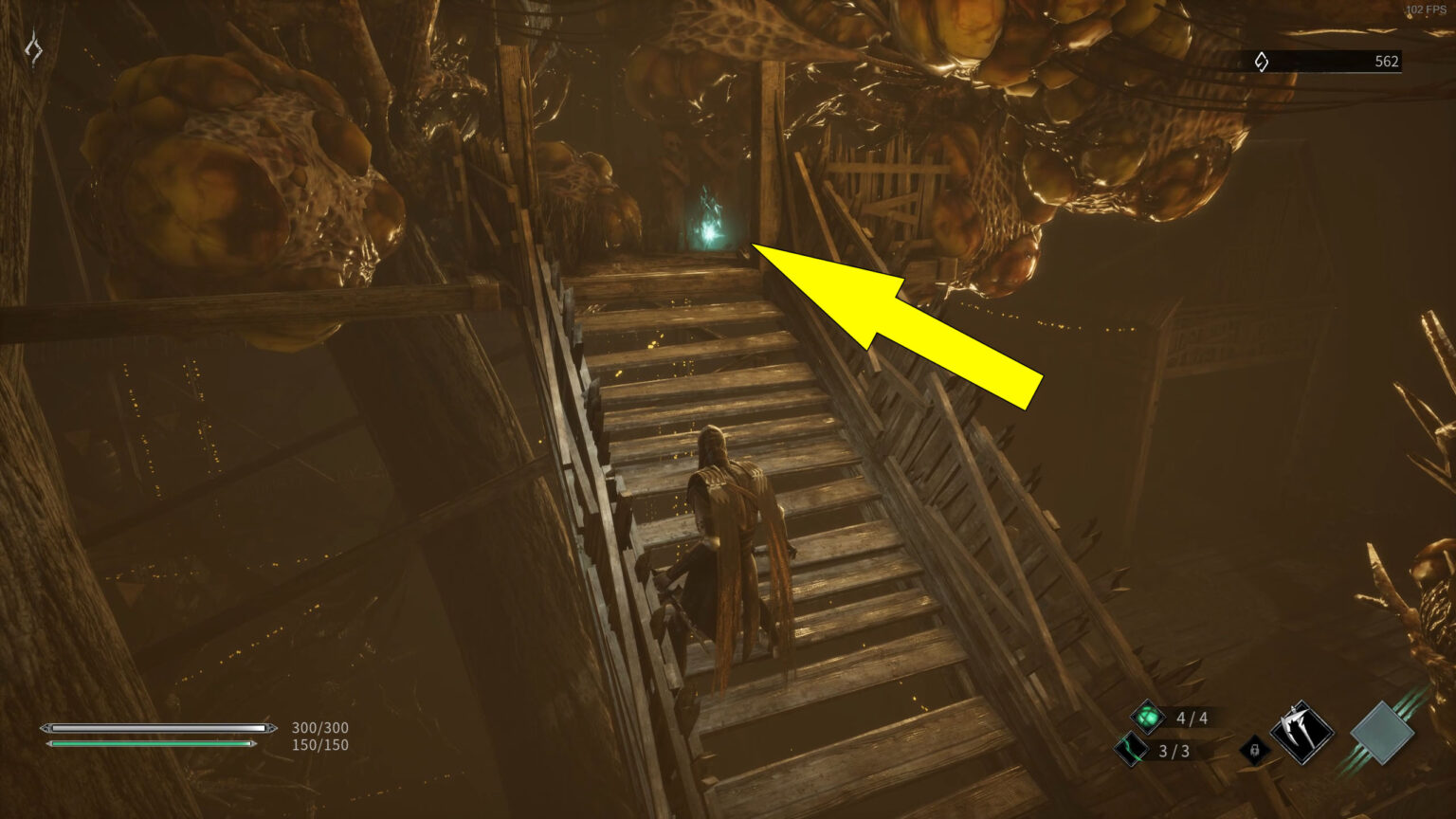Select the green healing potion icon
The height and width of the screenshot is (819, 1456).
(1147, 718)
